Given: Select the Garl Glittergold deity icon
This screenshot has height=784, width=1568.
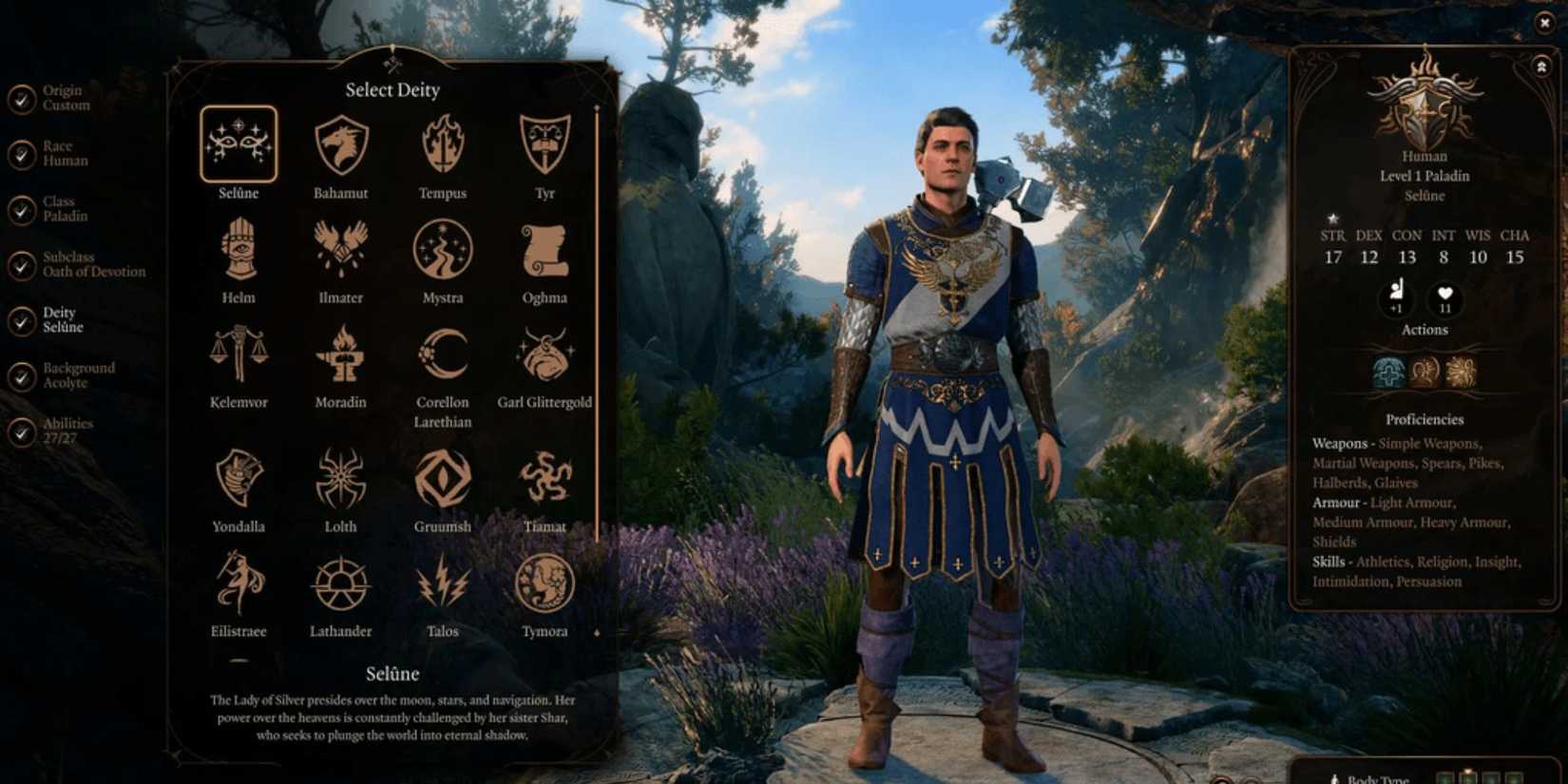Looking at the screenshot, I should click(545, 354).
